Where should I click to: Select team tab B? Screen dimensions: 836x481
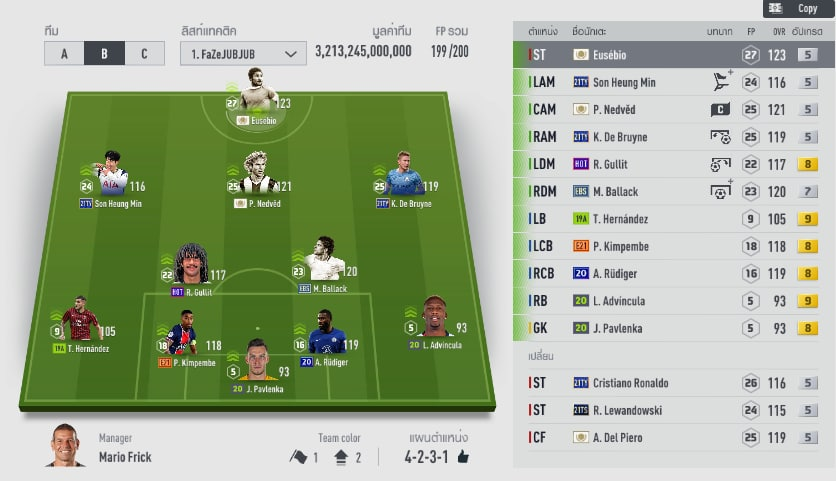pos(104,53)
